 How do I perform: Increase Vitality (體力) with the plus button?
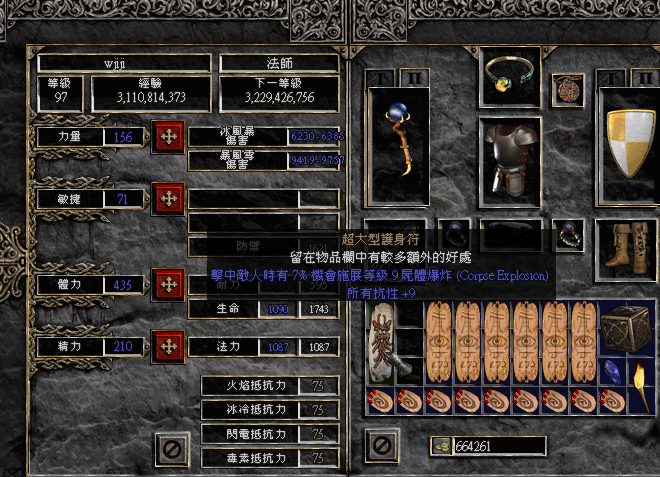point(167,285)
